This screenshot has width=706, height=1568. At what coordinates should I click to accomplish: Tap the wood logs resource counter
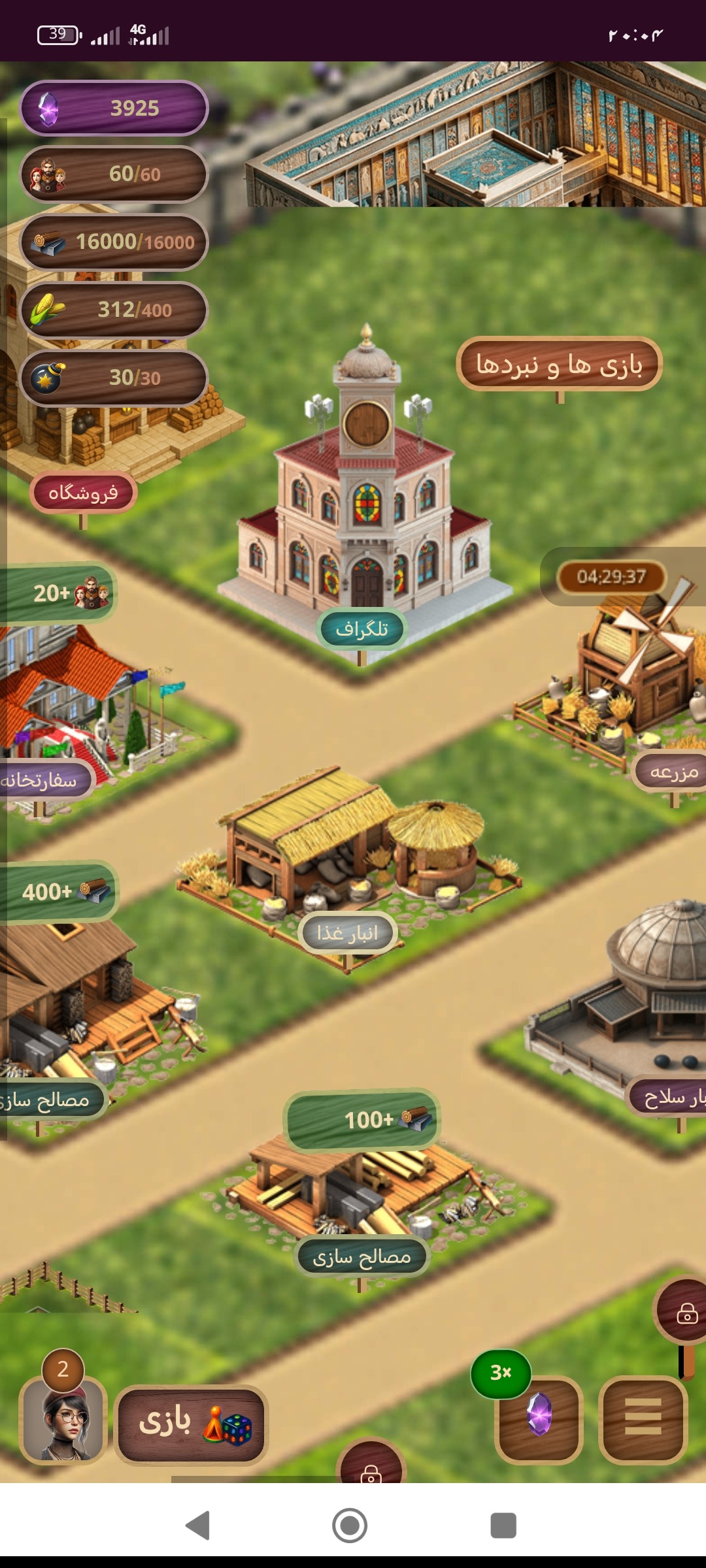(114, 242)
